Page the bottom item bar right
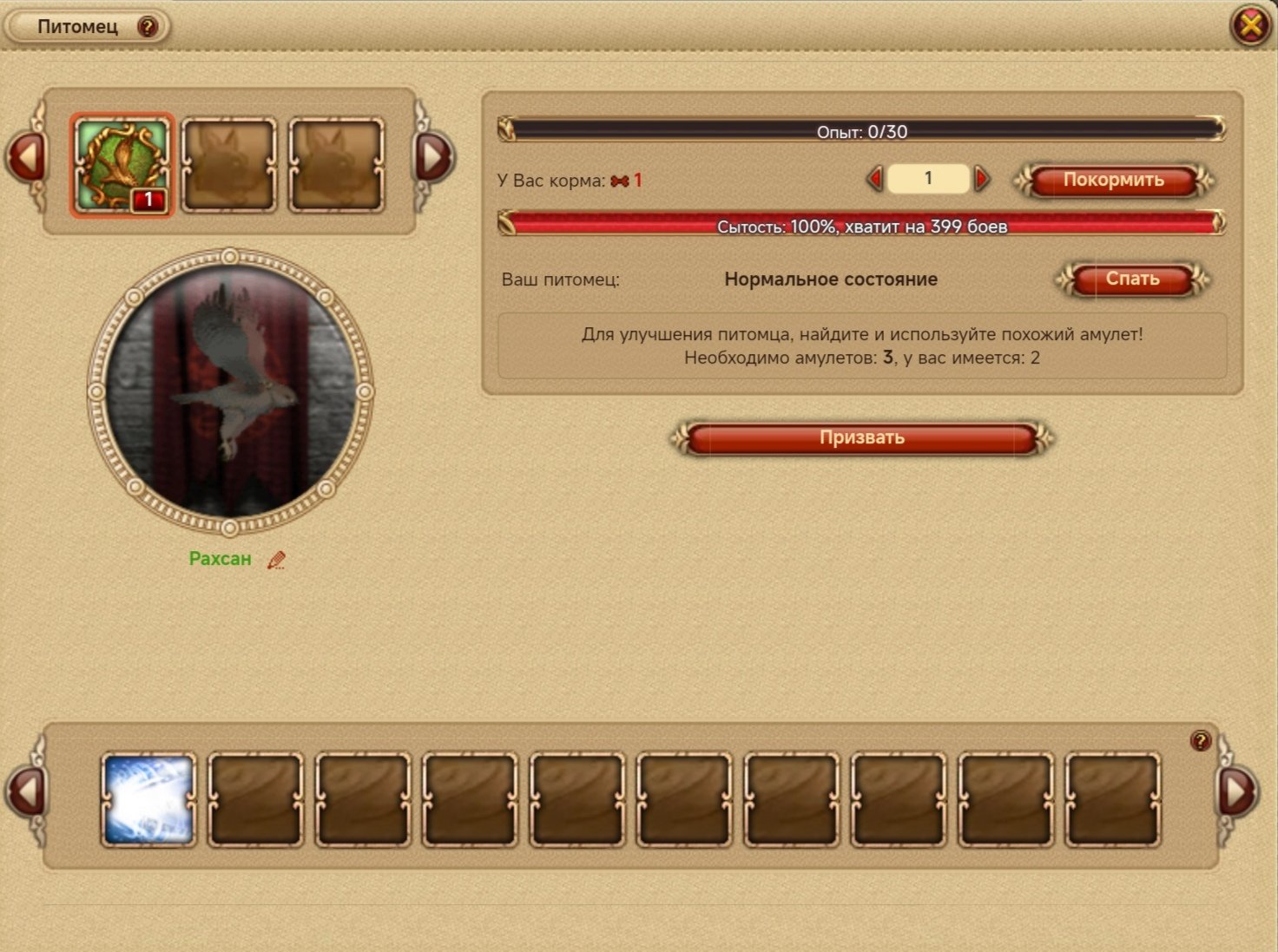The height and width of the screenshot is (952, 1278). point(1236,791)
